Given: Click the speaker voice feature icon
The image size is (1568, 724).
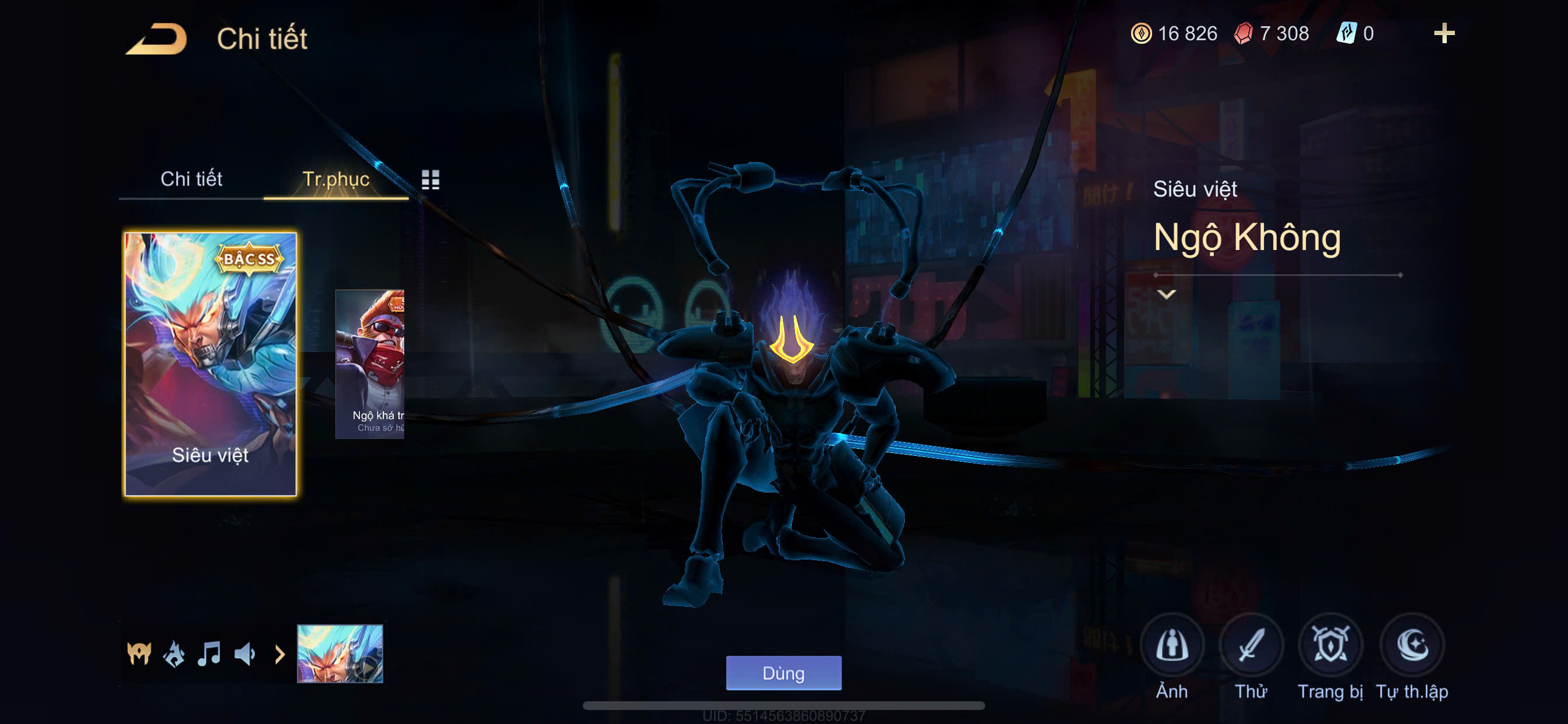Looking at the screenshot, I should pos(244,654).
